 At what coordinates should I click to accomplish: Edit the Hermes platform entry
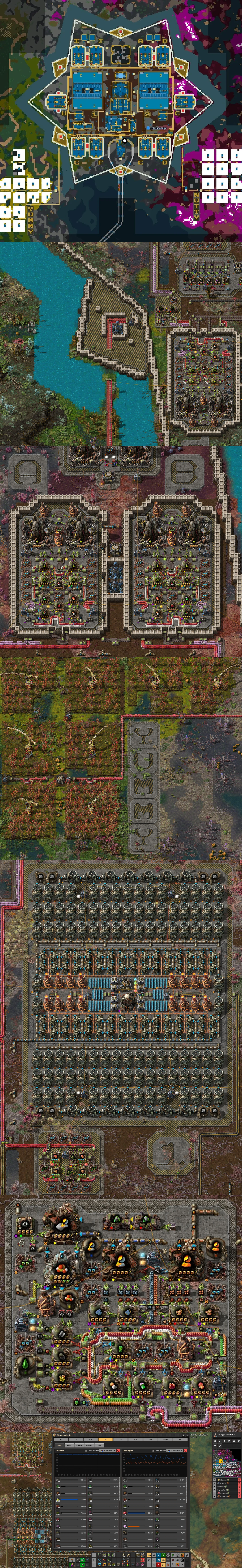[215, 1483]
